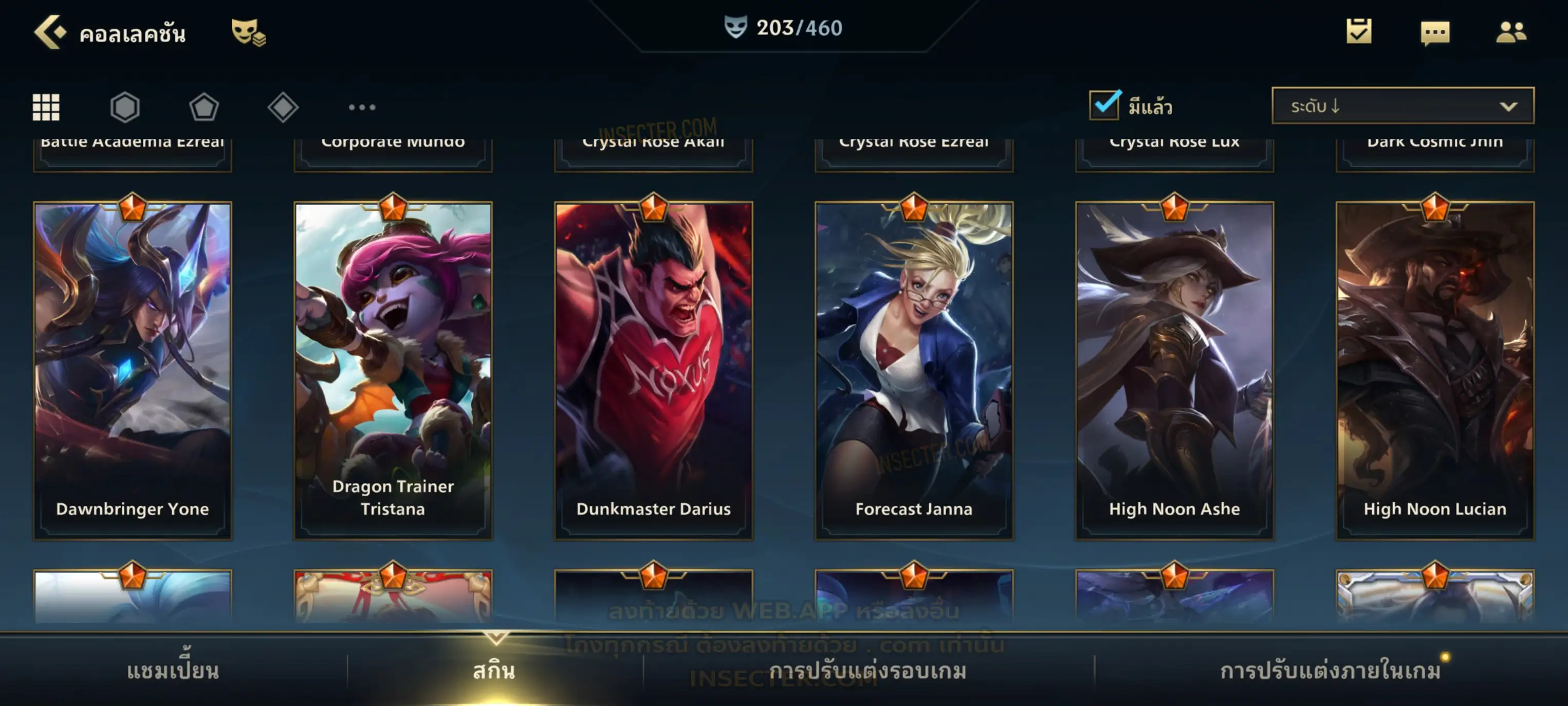
Task: Switch to the การปรับแต่งภายในเกม tab
Action: (x=1330, y=671)
